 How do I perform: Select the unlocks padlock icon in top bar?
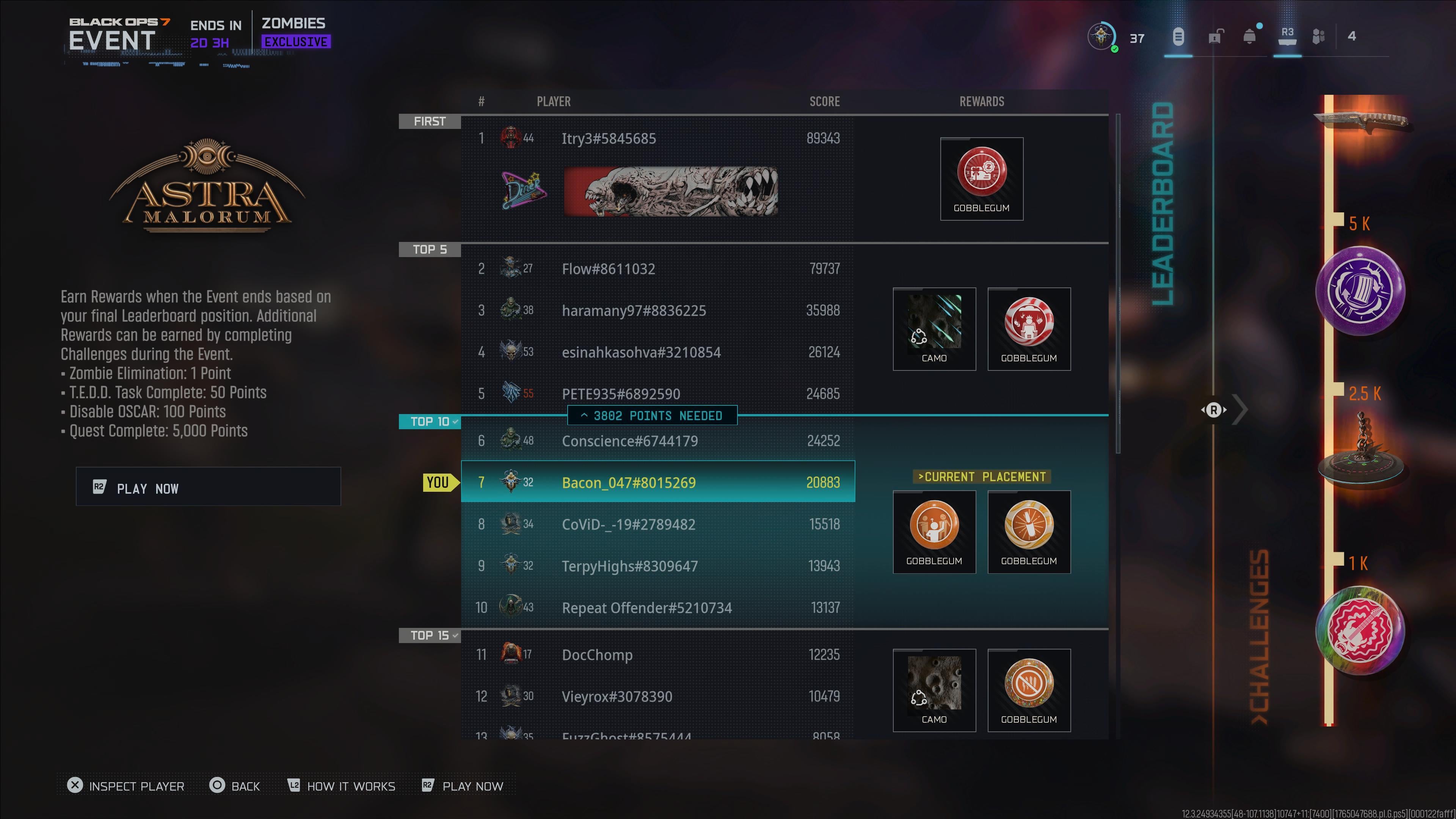1214,37
